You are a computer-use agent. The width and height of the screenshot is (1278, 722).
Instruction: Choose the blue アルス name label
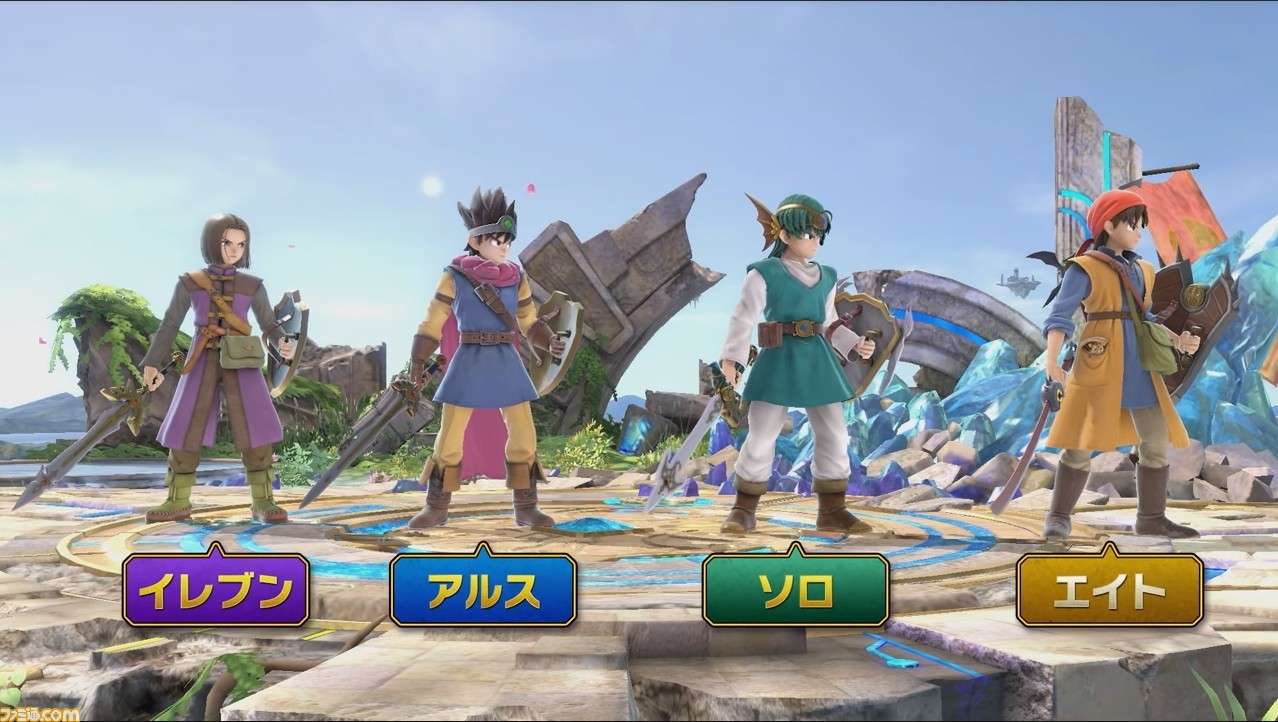click(x=483, y=590)
